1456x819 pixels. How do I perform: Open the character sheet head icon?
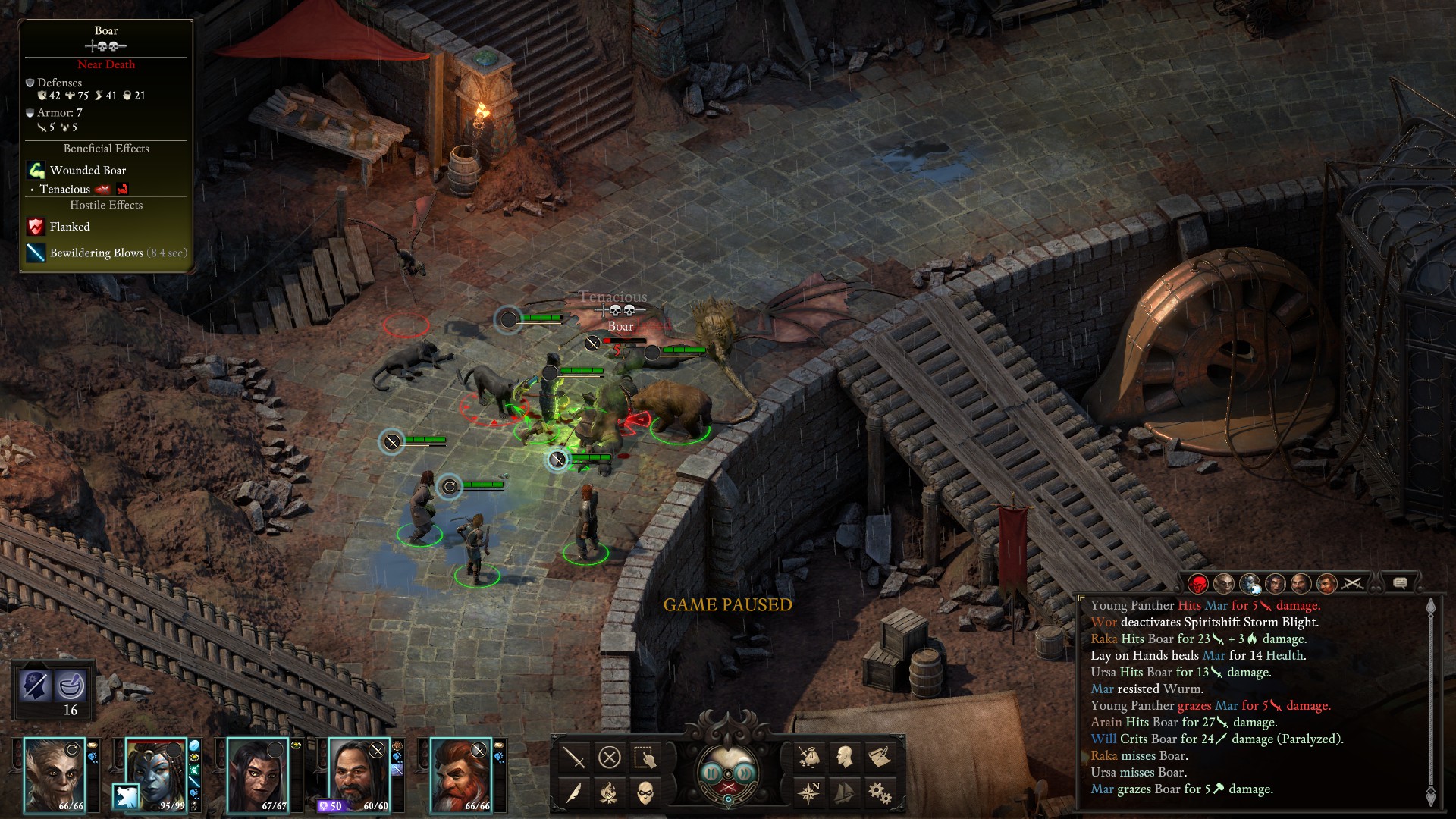[844, 757]
